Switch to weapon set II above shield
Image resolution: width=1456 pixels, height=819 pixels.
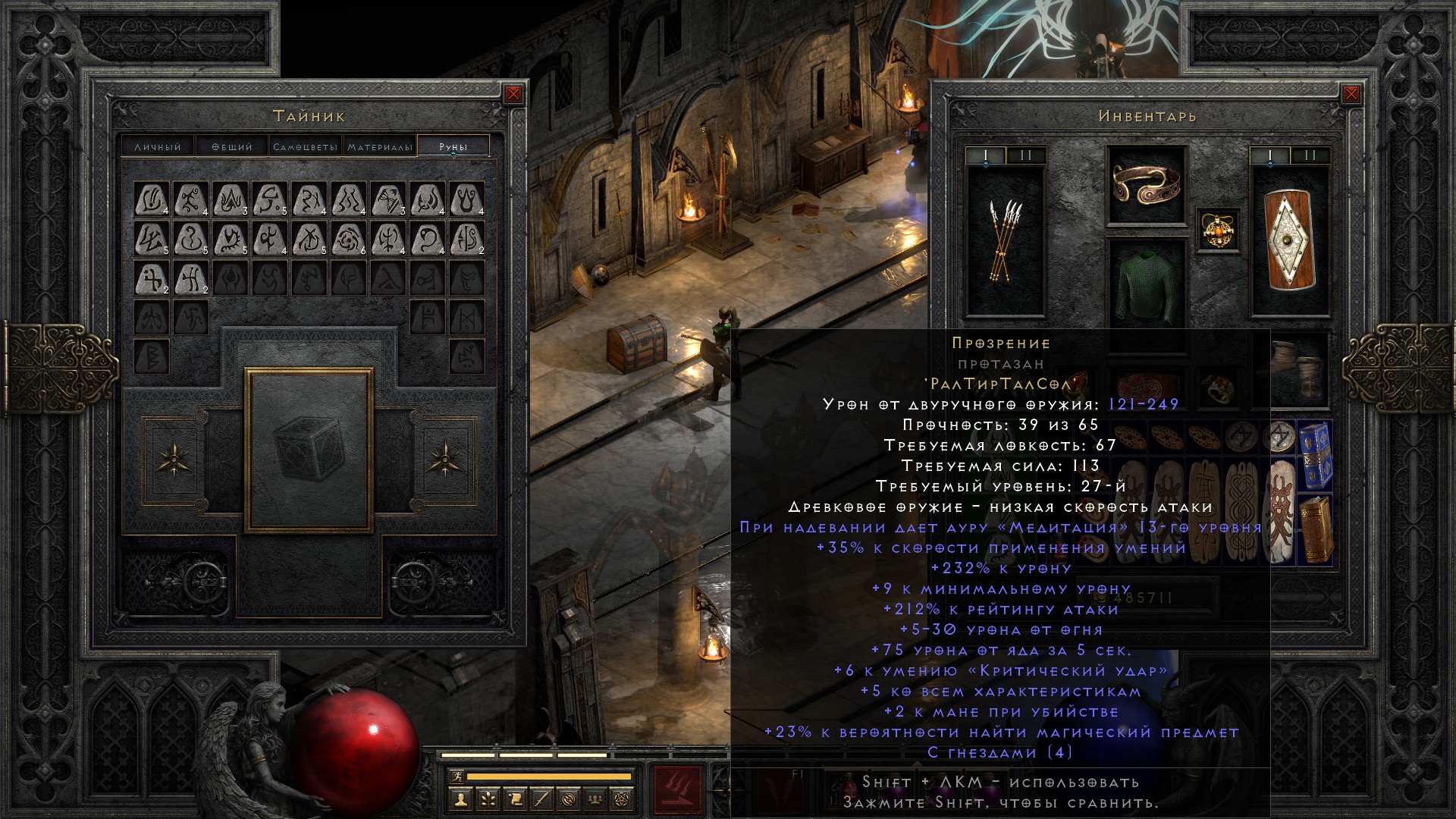pos(1310,155)
